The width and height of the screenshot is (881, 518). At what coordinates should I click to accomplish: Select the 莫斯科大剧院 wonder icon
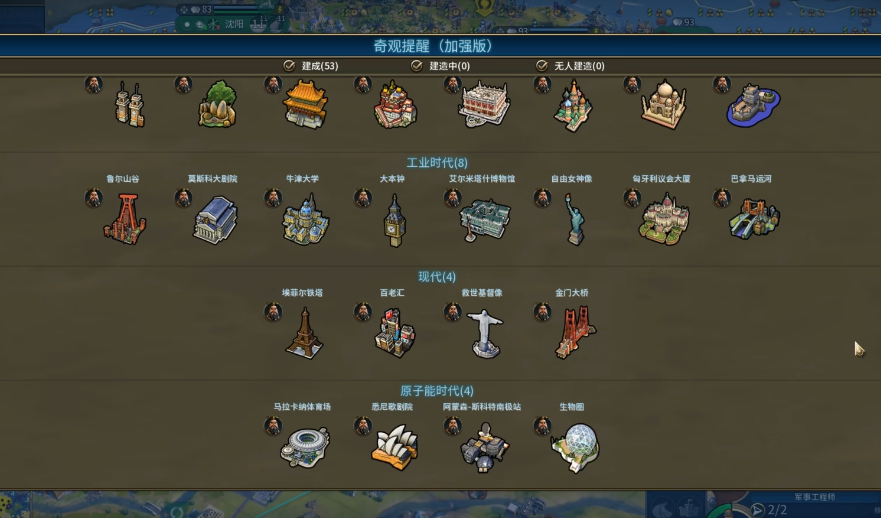click(215, 219)
